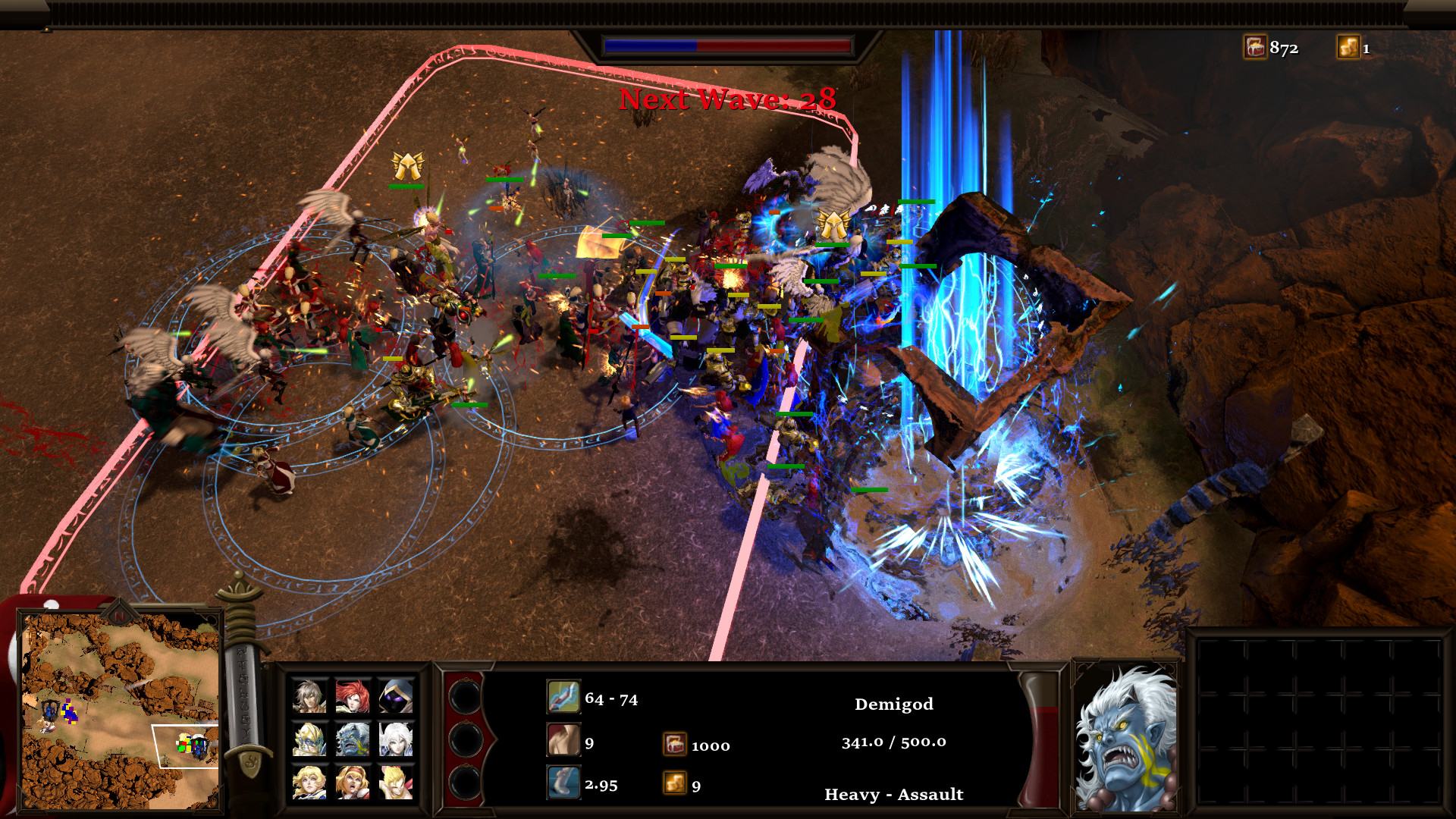
Task: Click the treasure chest resource icon showing 872
Action: click(x=1255, y=48)
